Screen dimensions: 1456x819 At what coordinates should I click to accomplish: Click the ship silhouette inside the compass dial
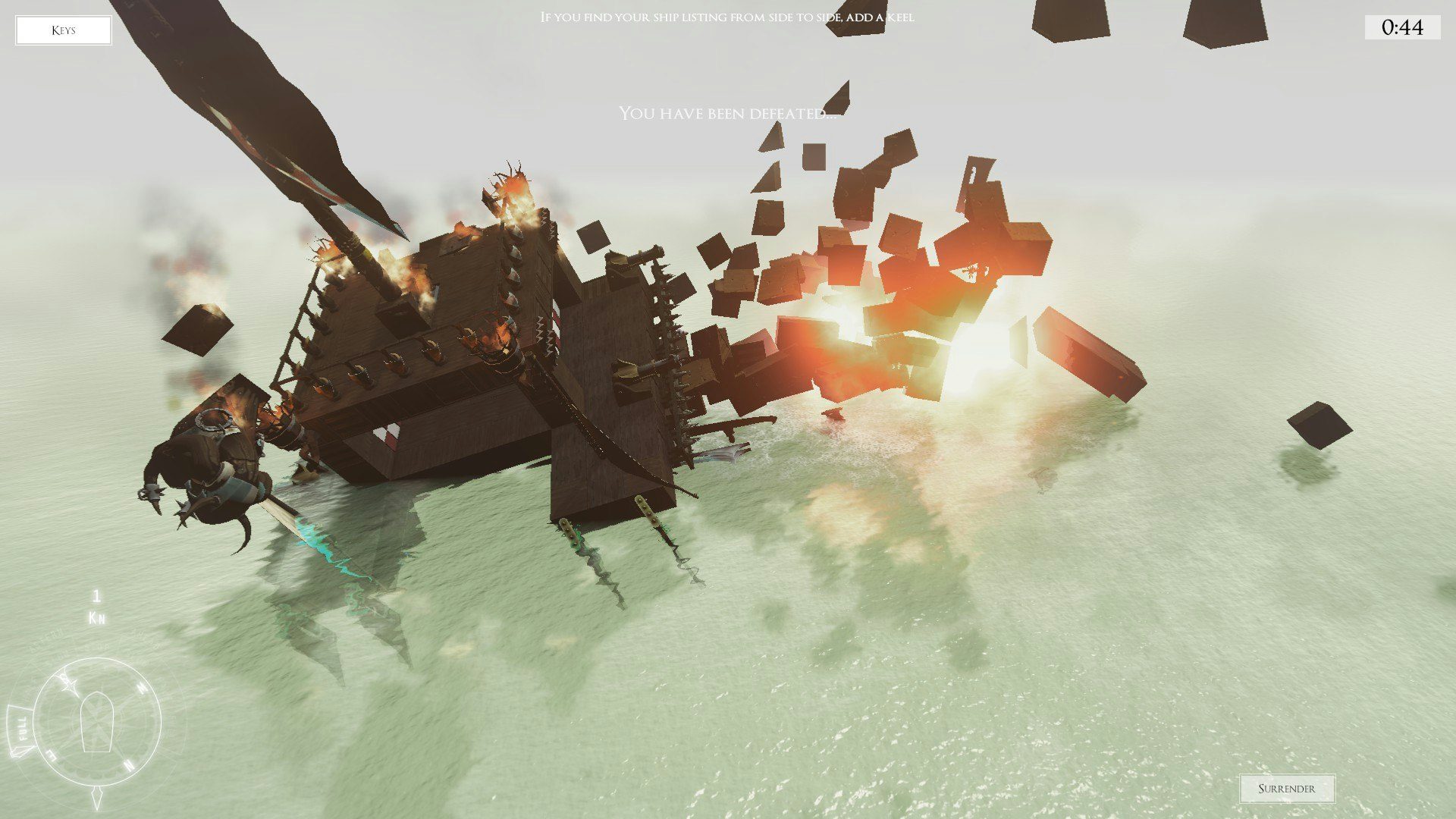(x=96, y=720)
